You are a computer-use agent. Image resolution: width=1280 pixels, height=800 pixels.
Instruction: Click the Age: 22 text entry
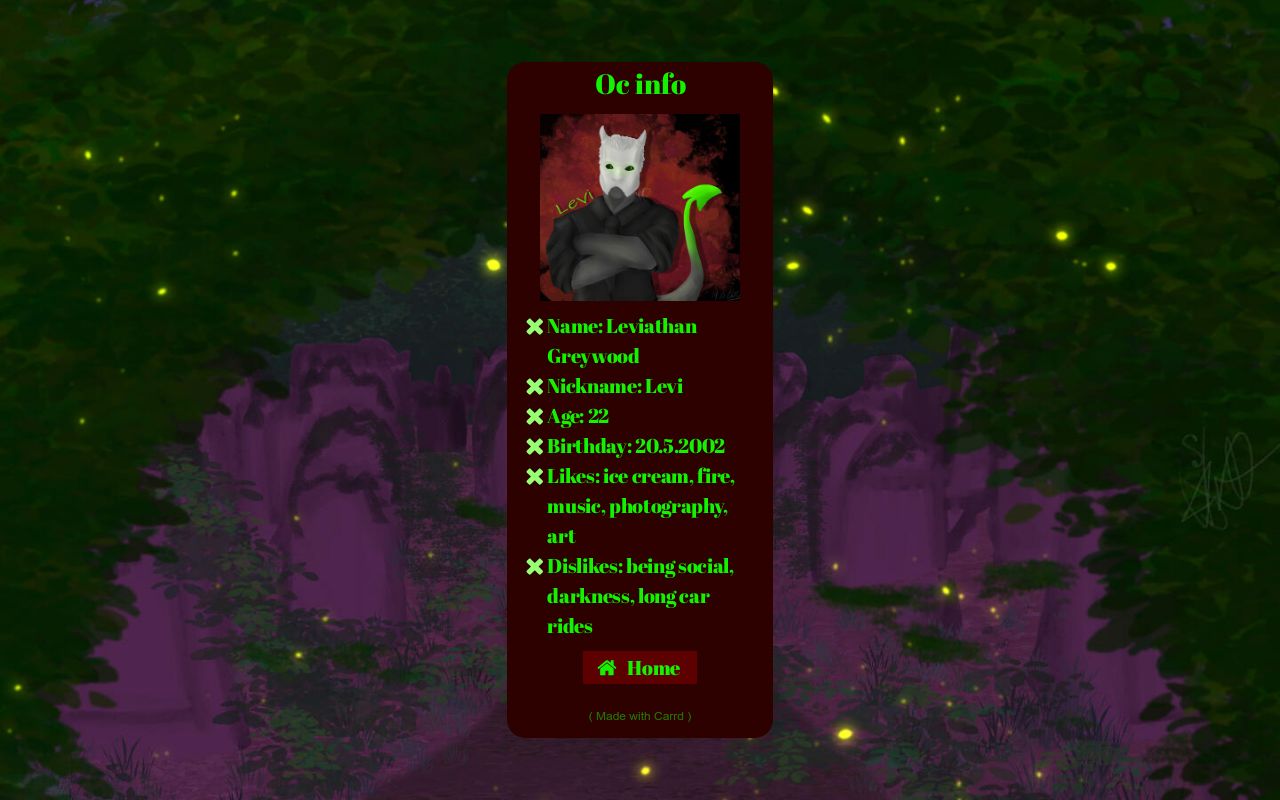[578, 416]
